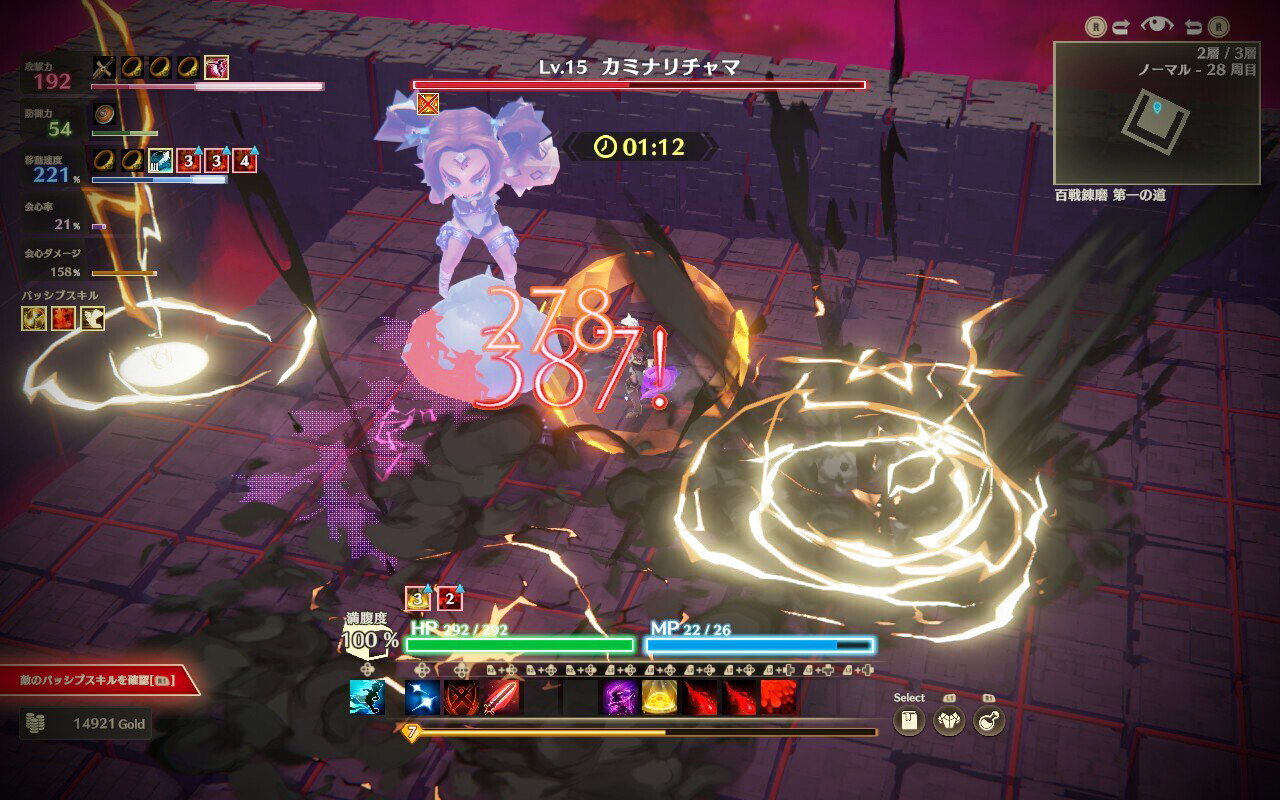Open equipment via the armor icon
1280x800 pixels.
[948, 719]
